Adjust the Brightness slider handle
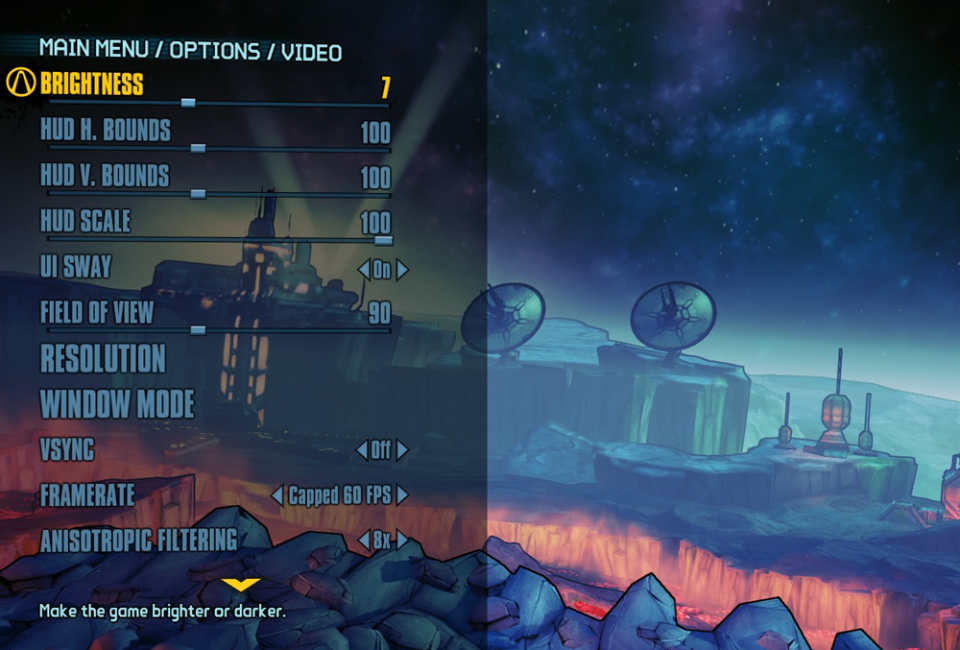This screenshot has height=650, width=960. pyautogui.click(x=188, y=102)
